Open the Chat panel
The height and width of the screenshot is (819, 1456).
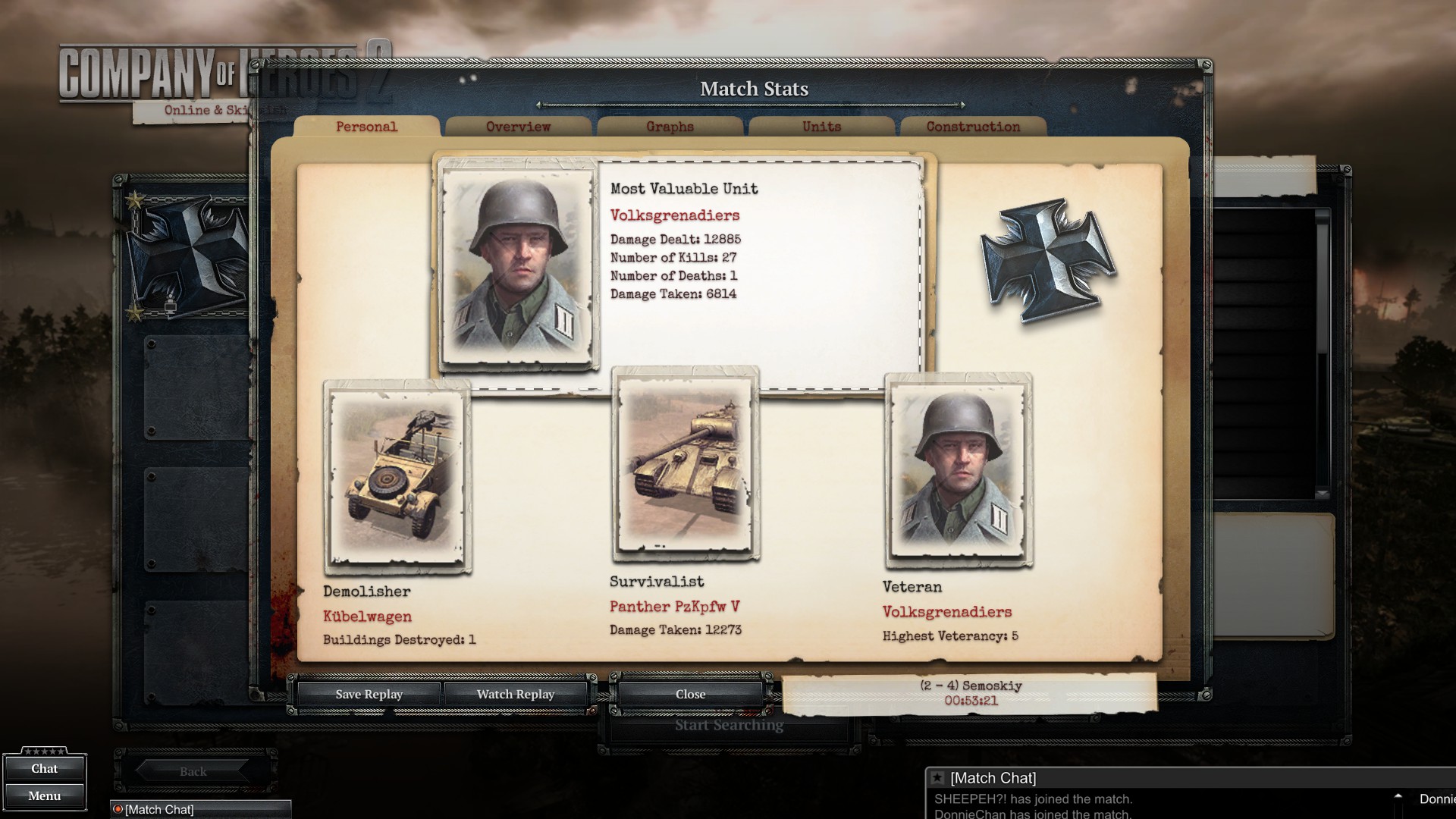pos(44,769)
